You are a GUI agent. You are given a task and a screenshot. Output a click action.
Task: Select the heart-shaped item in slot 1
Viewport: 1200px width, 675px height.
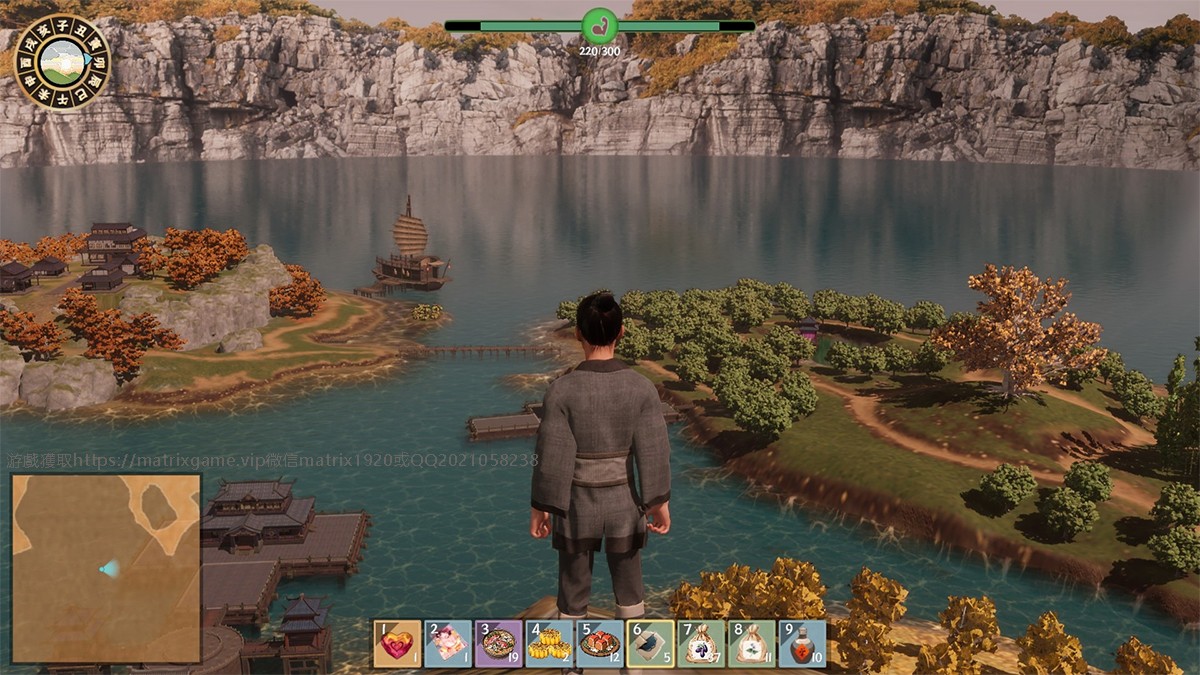coord(397,644)
